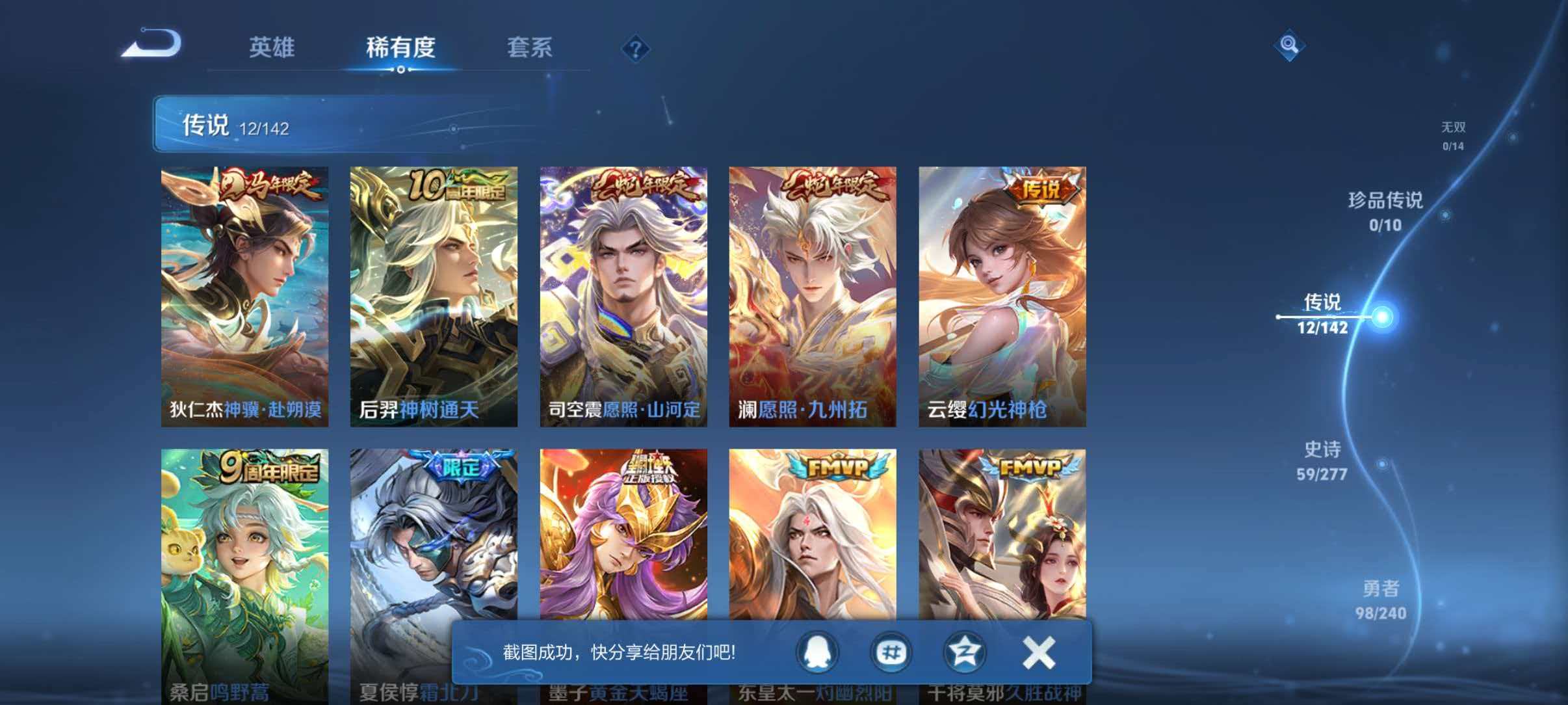This screenshot has height=705, width=1568.
Task: Open the 套系 tab
Action: click(x=530, y=48)
